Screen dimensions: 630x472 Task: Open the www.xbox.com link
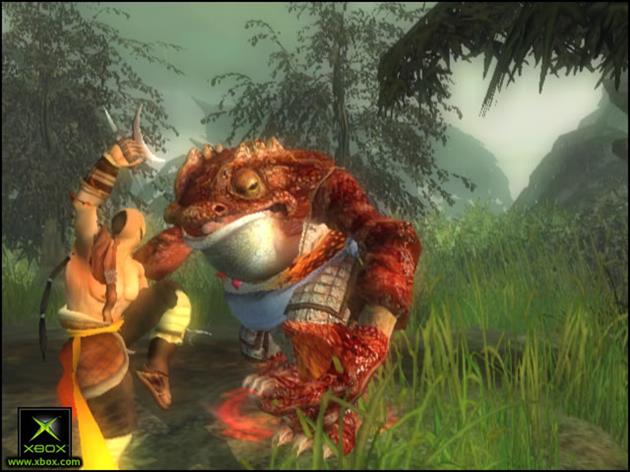[x=44, y=462]
